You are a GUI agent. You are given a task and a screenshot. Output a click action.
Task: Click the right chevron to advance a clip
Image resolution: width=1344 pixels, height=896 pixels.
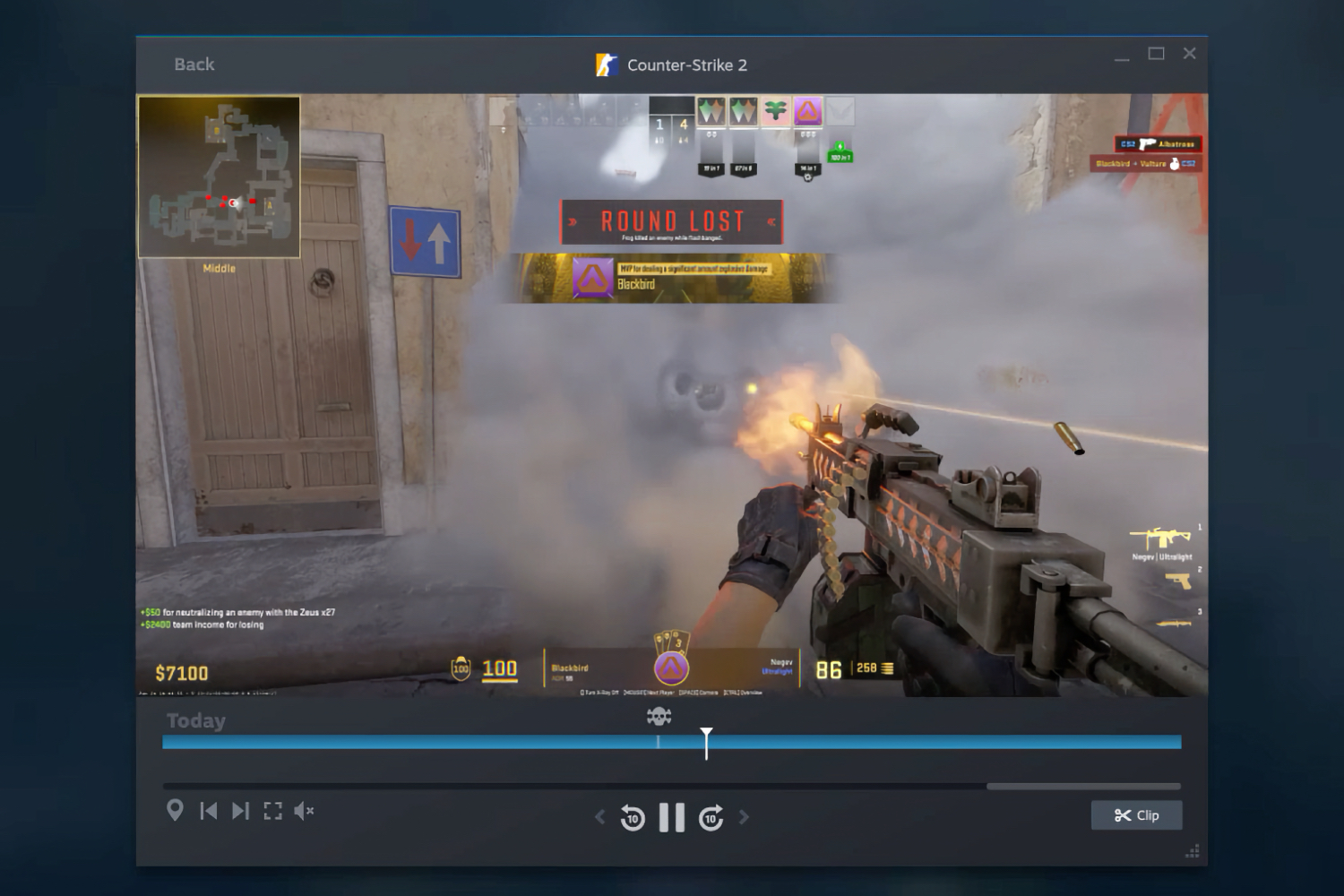tap(744, 817)
